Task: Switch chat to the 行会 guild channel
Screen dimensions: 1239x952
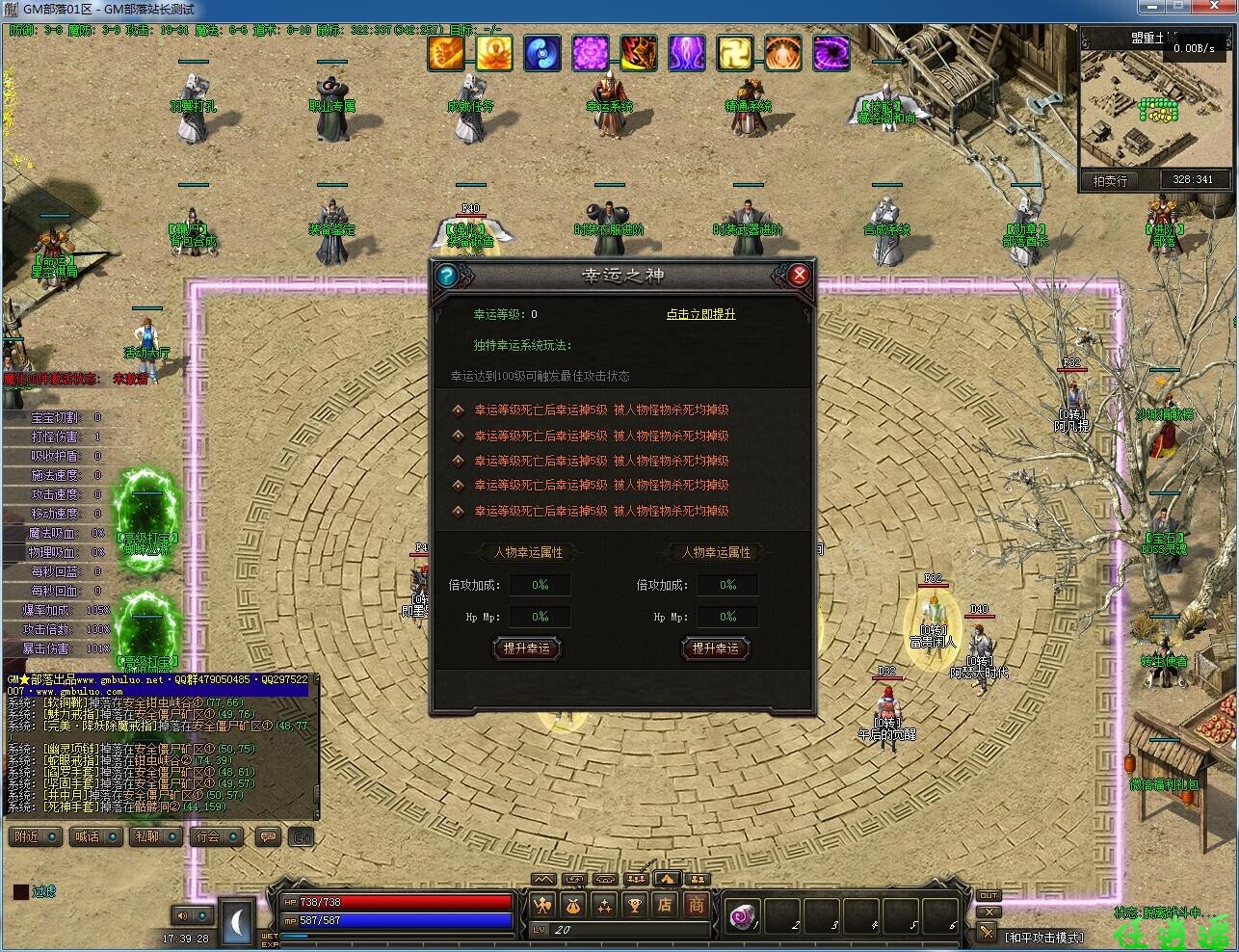Action: pyautogui.click(x=216, y=836)
